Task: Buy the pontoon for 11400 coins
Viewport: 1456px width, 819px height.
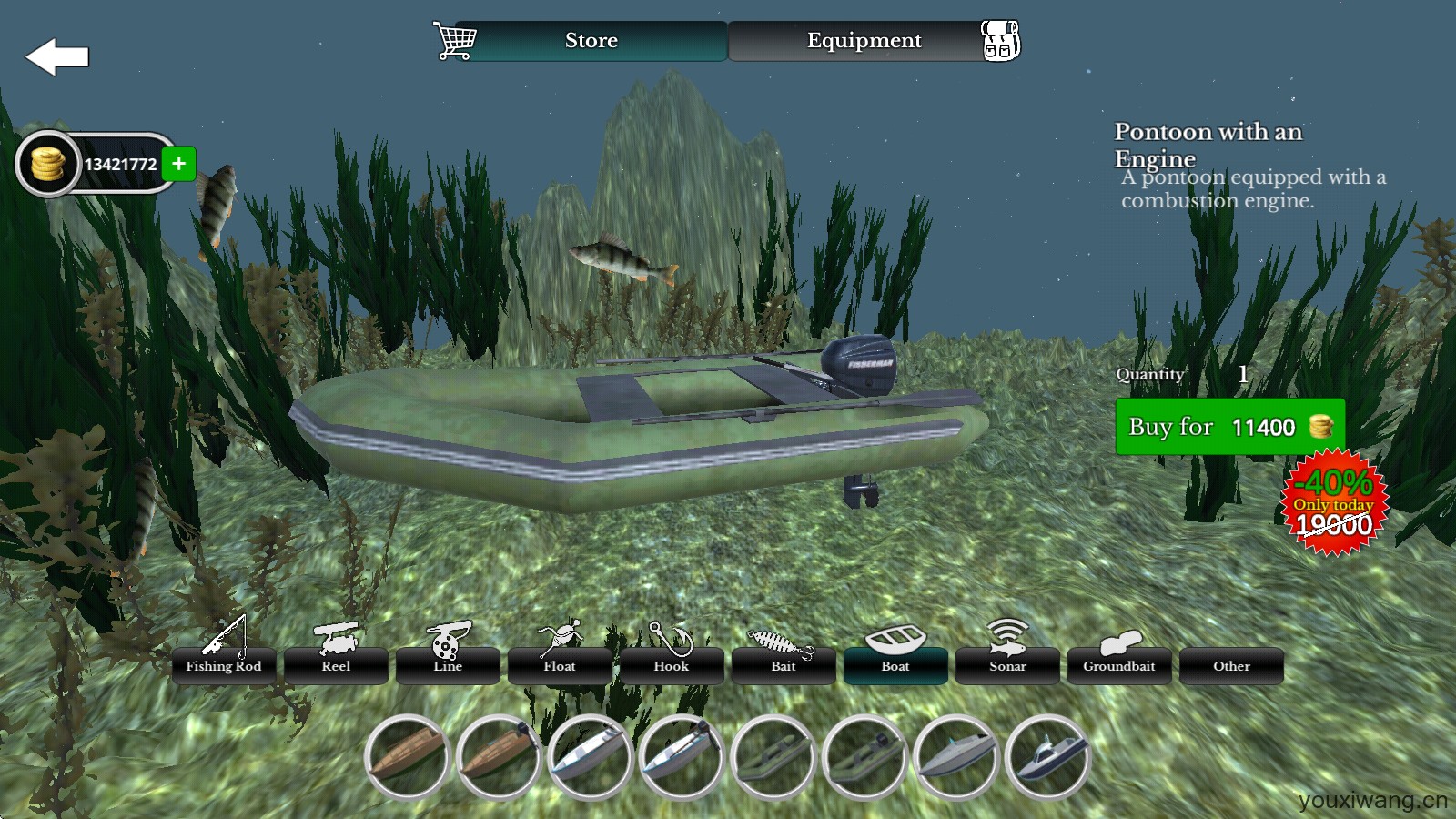Action: 1229,427
